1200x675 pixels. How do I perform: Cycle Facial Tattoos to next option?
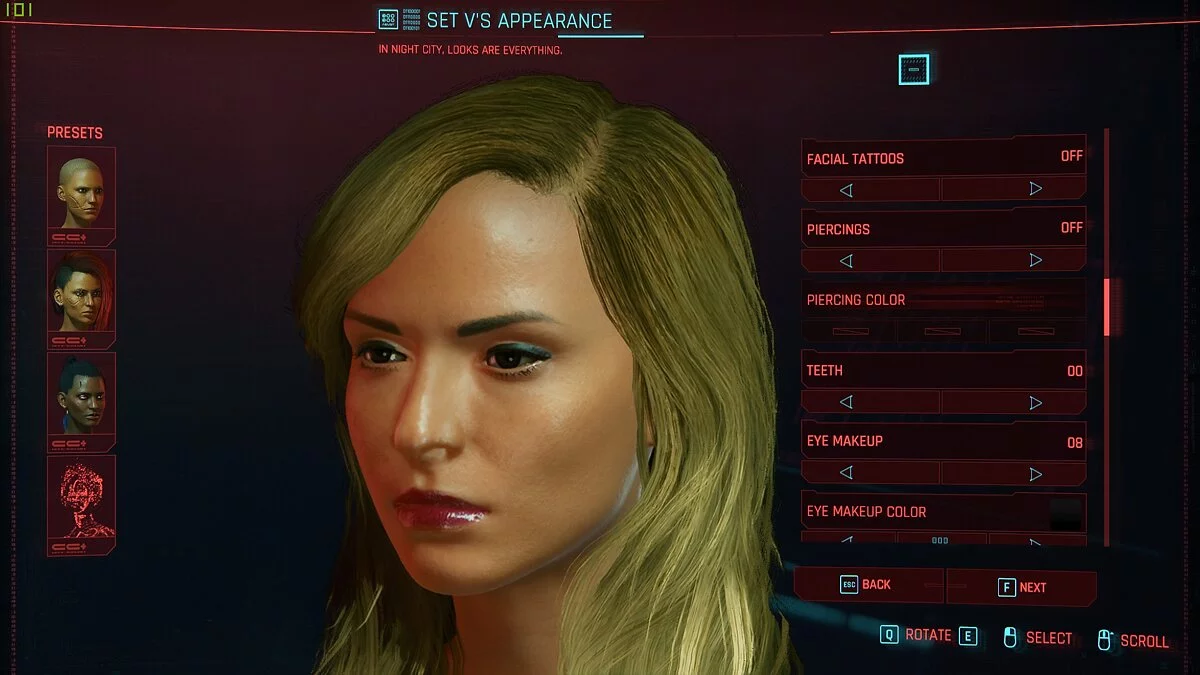click(x=1035, y=189)
